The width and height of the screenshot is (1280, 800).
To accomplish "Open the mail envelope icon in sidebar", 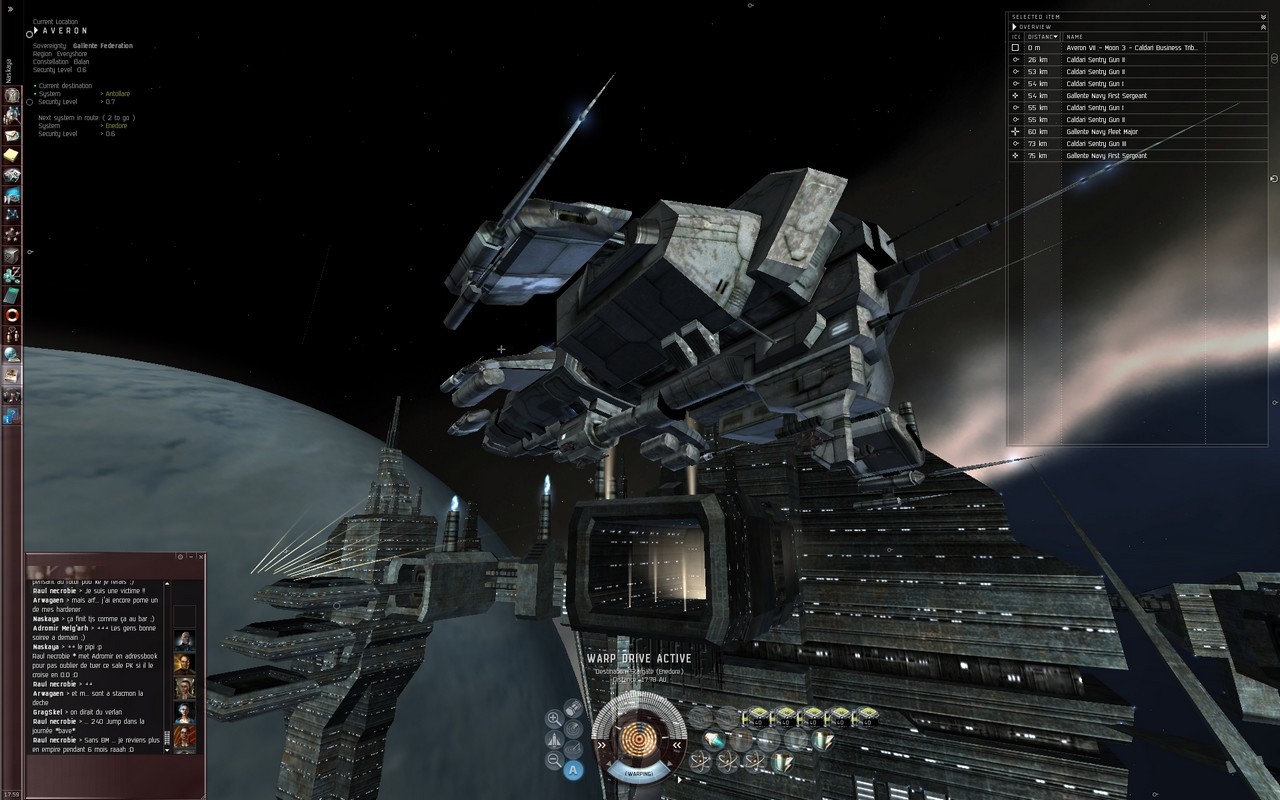I will point(12,136).
